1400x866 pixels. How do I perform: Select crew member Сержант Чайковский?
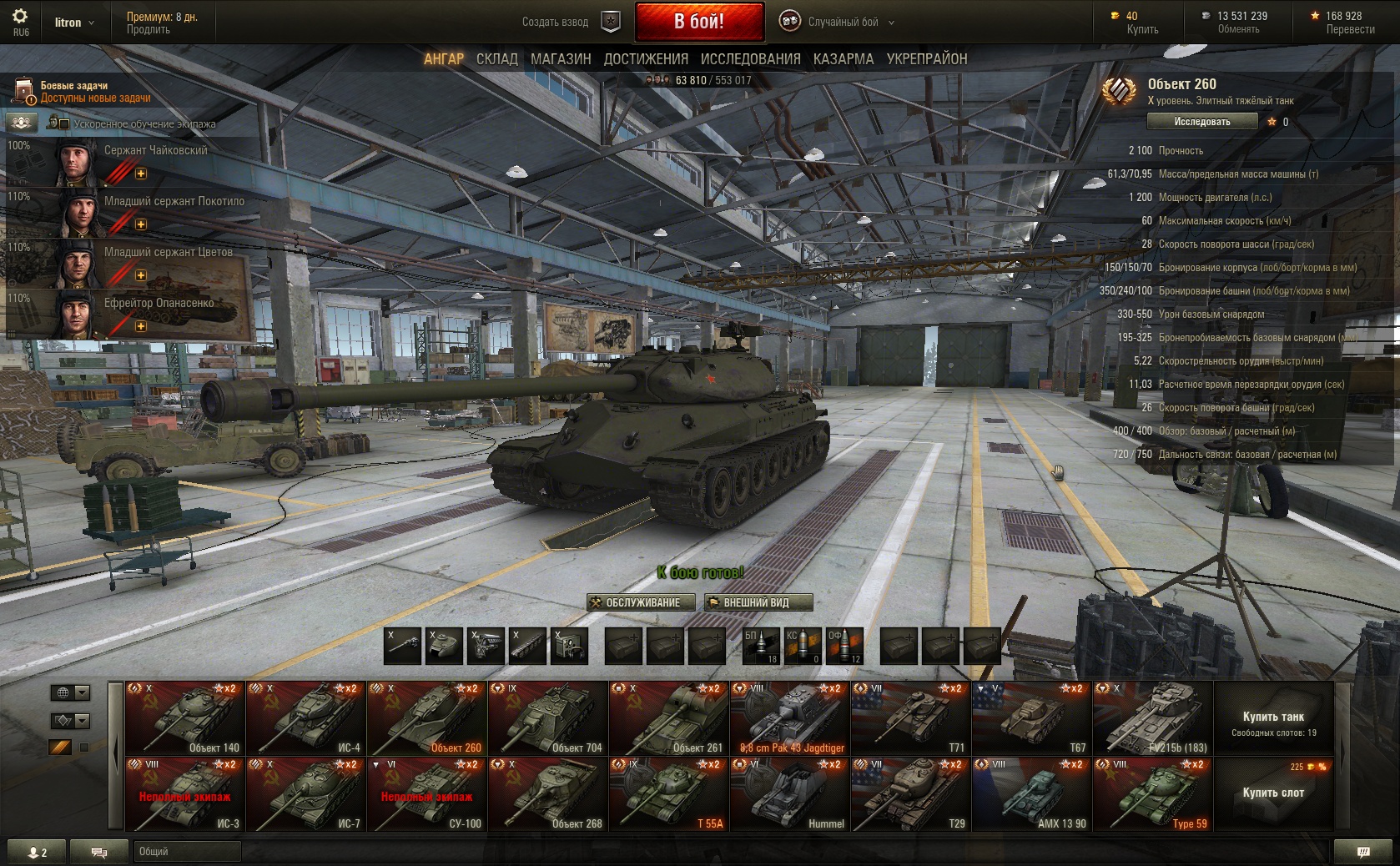pos(133,161)
